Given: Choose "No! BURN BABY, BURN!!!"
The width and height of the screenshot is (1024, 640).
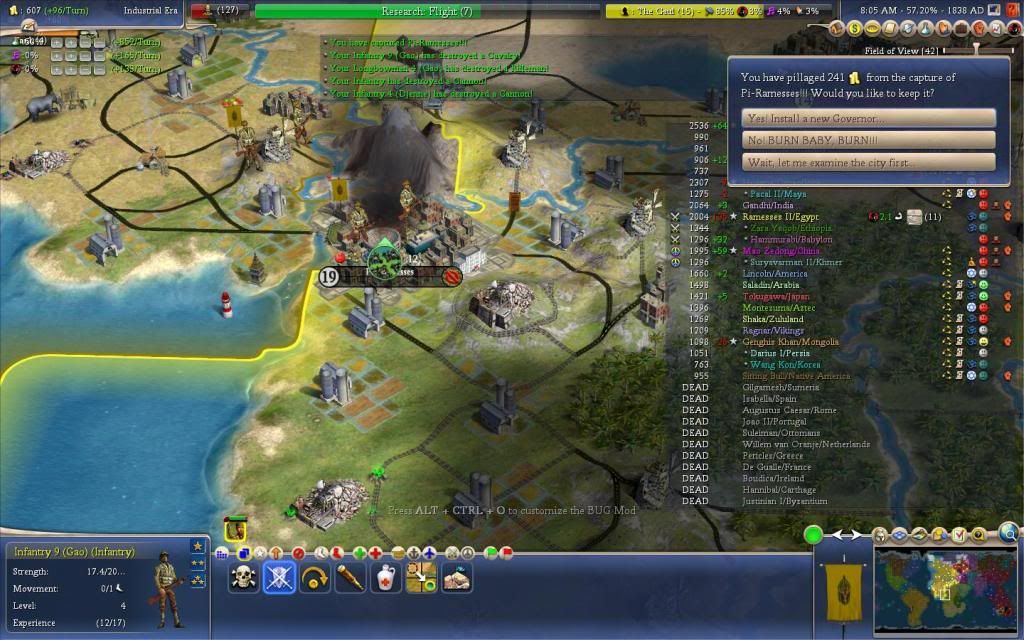Looking at the screenshot, I should pos(869,140).
